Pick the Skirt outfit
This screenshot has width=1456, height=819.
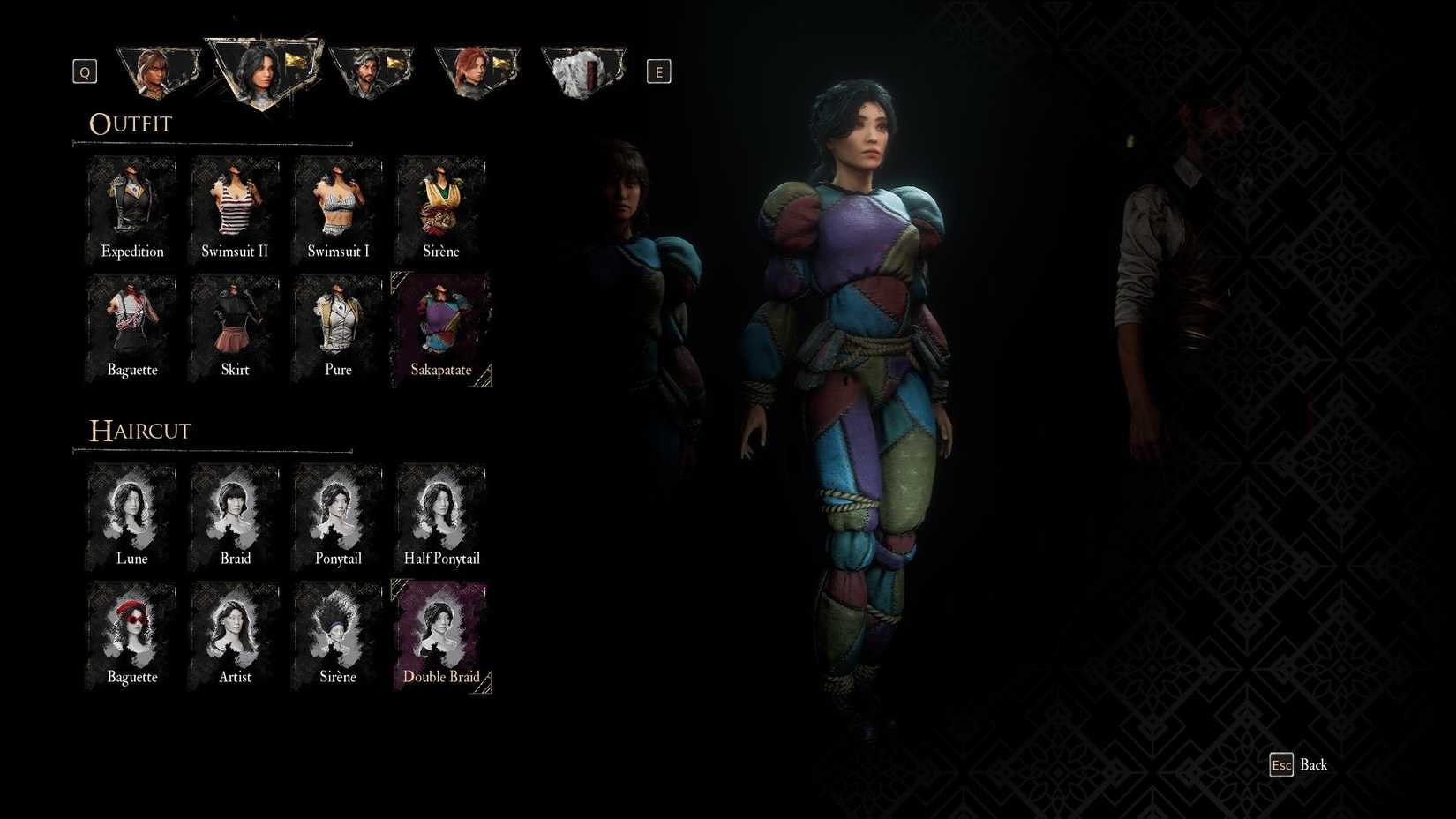[234, 327]
